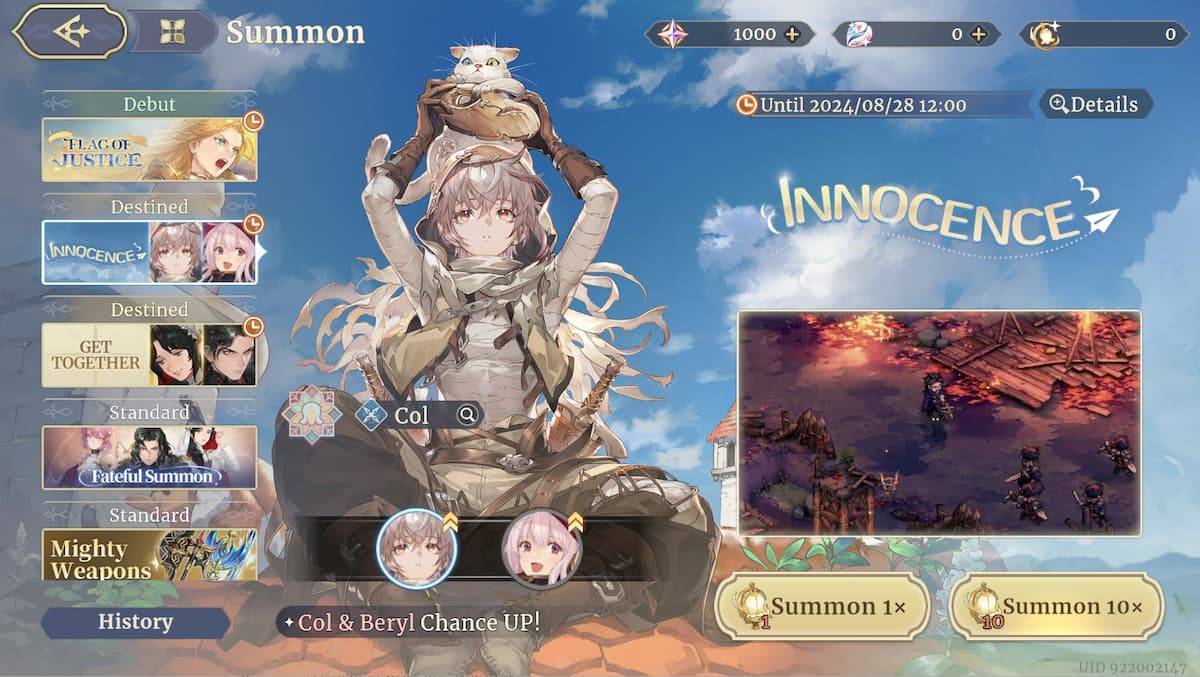Play the battle preview video thumbnail
This screenshot has height=677, width=1200.
tap(939, 422)
